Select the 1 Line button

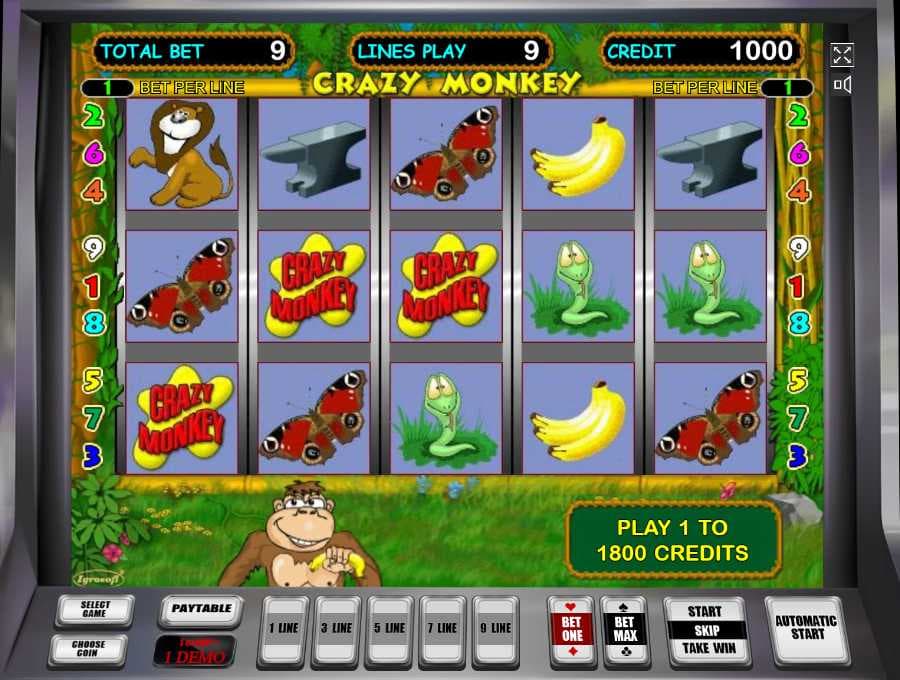click(x=284, y=629)
